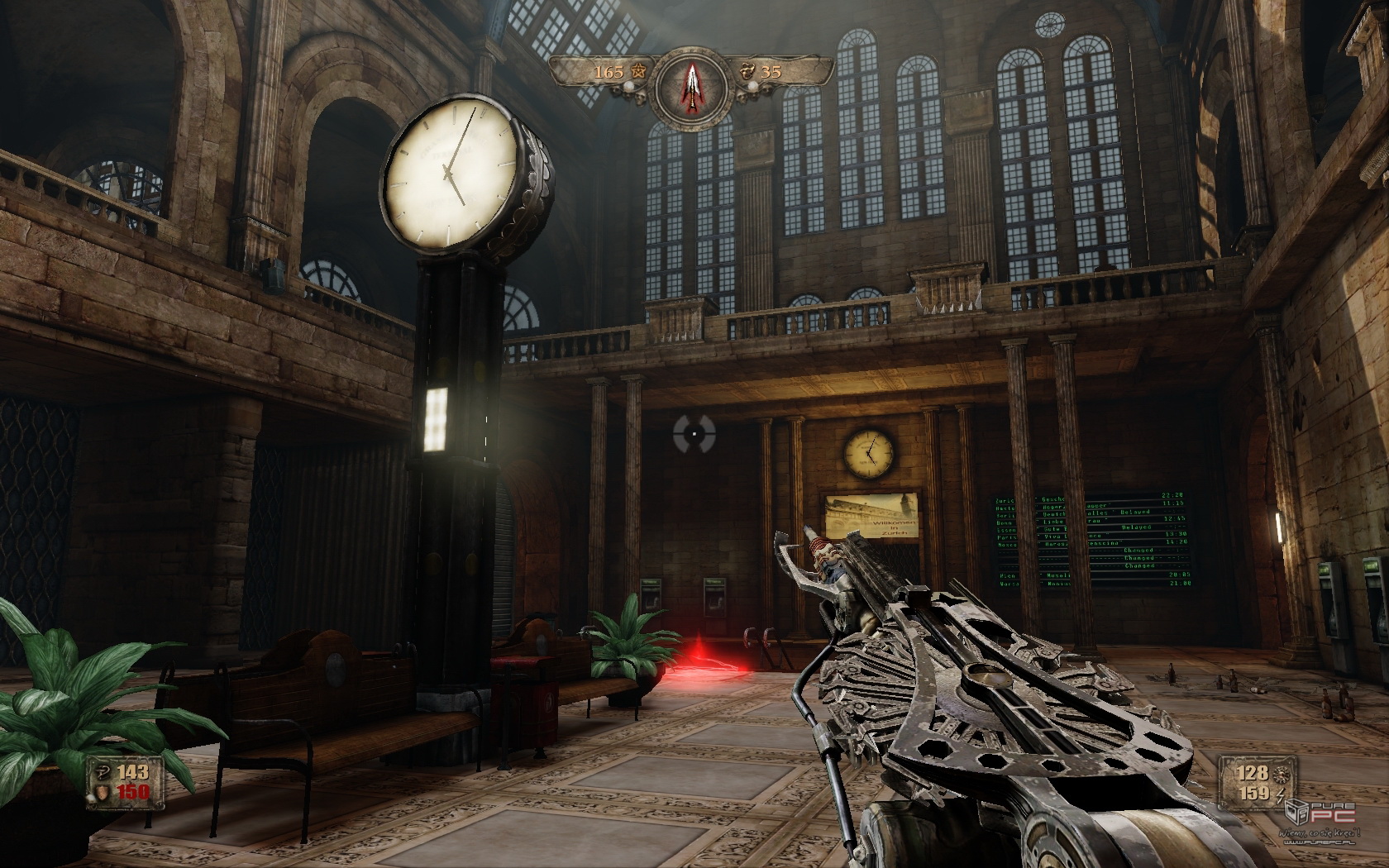1389x868 pixels.
Task: Select the shuriken ammo icon beside 128
Action: 1282,774
